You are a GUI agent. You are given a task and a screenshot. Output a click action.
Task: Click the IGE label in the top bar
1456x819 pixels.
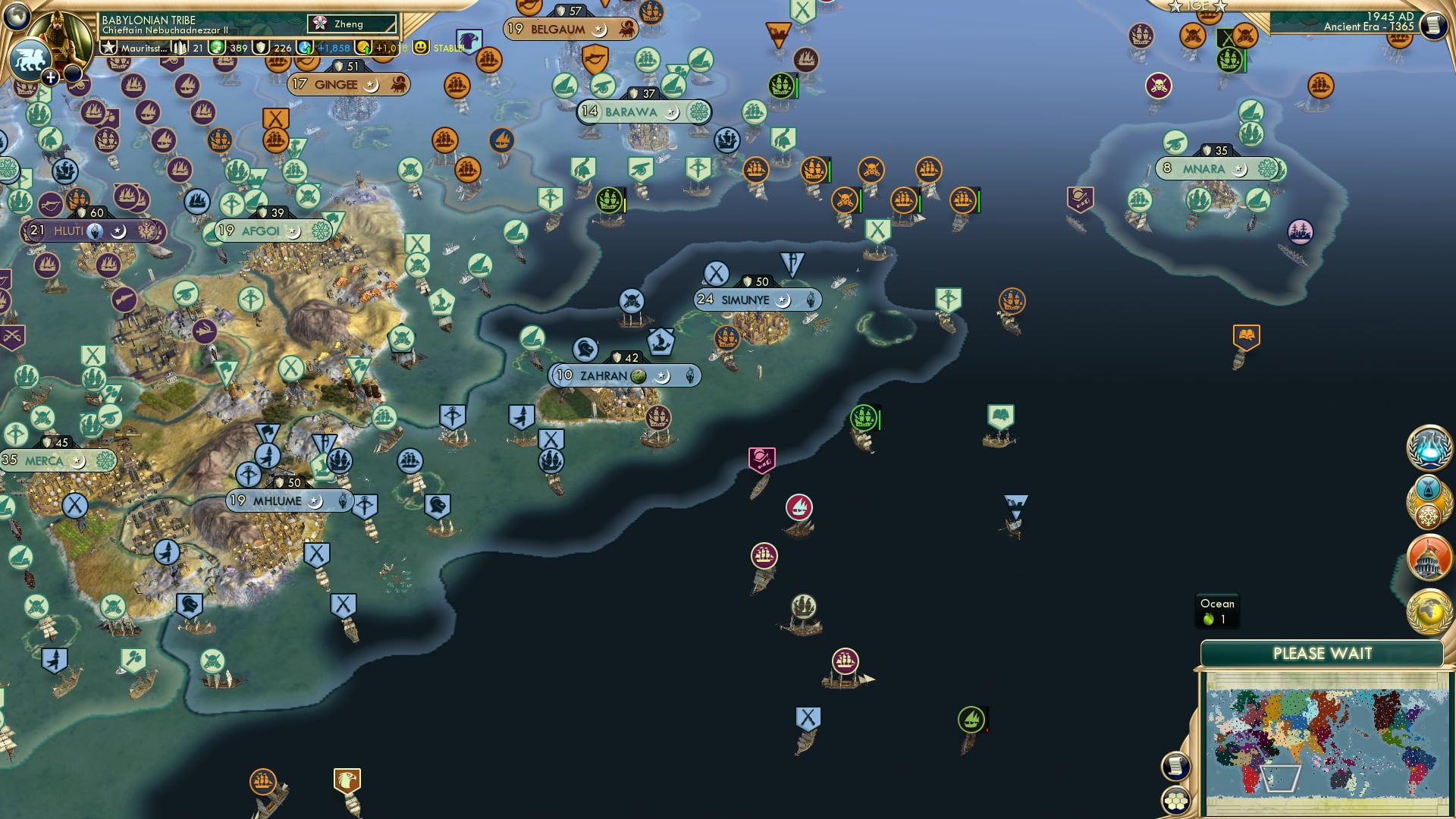pos(1198,6)
